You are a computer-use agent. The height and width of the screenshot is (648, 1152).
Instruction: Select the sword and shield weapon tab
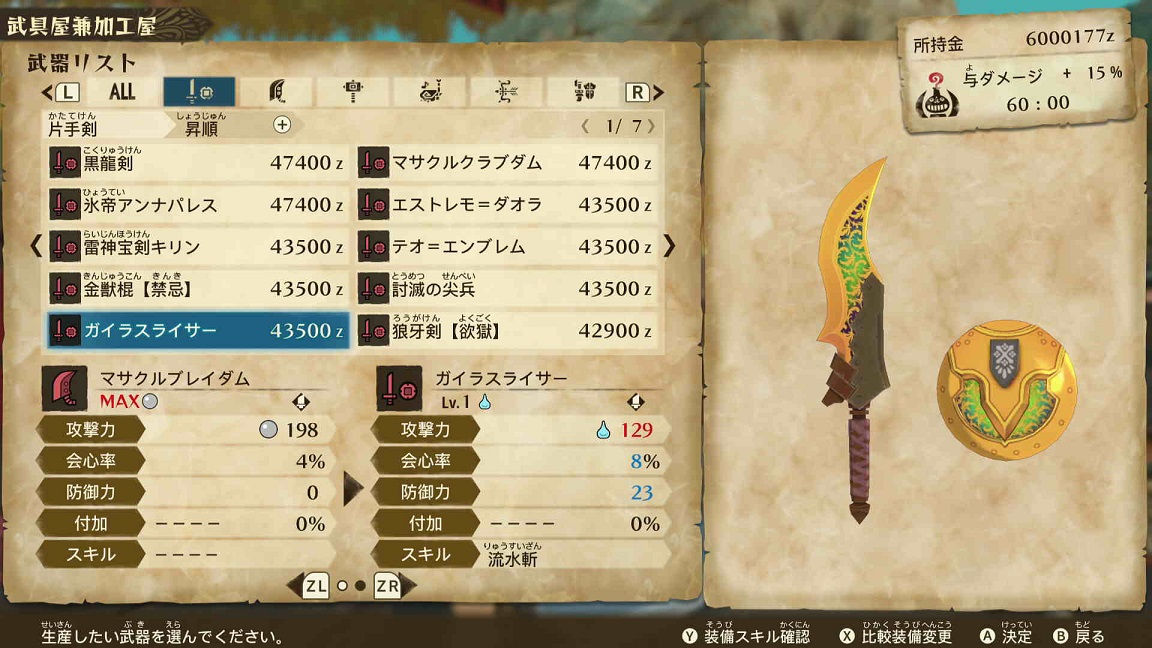(x=199, y=92)
